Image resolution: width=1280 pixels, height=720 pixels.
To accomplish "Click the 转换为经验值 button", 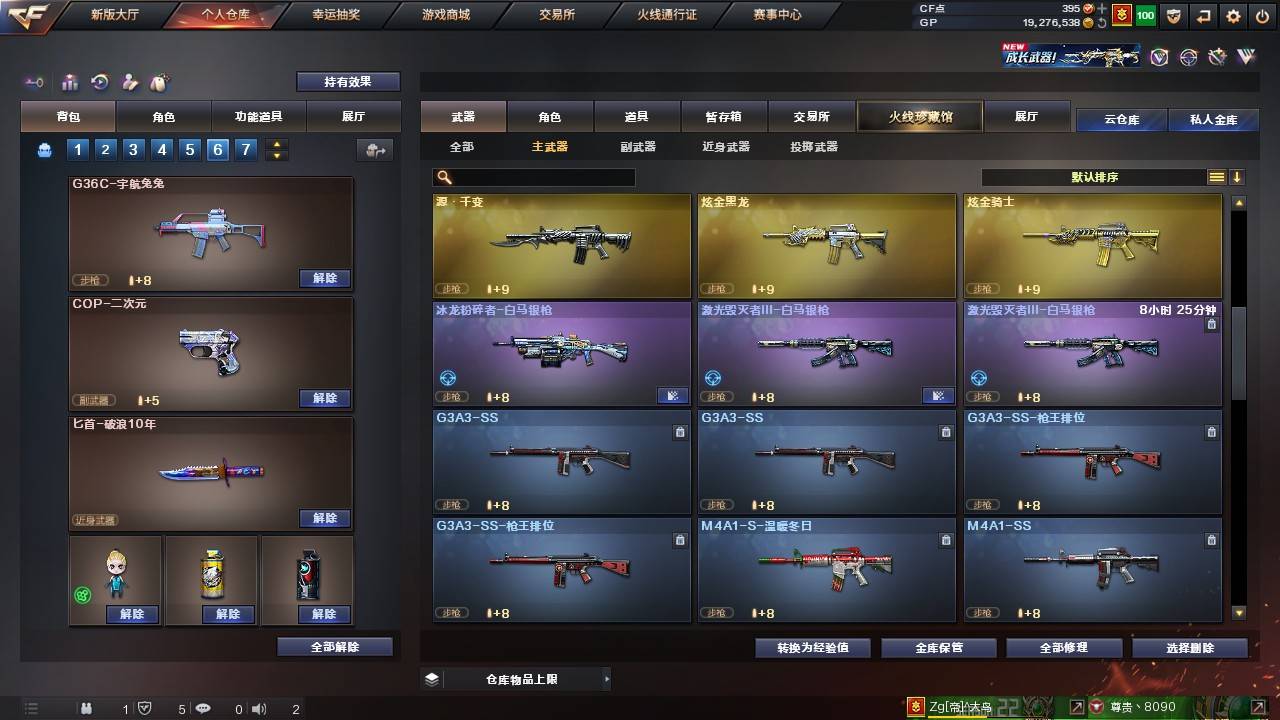I will pos(814,647).
